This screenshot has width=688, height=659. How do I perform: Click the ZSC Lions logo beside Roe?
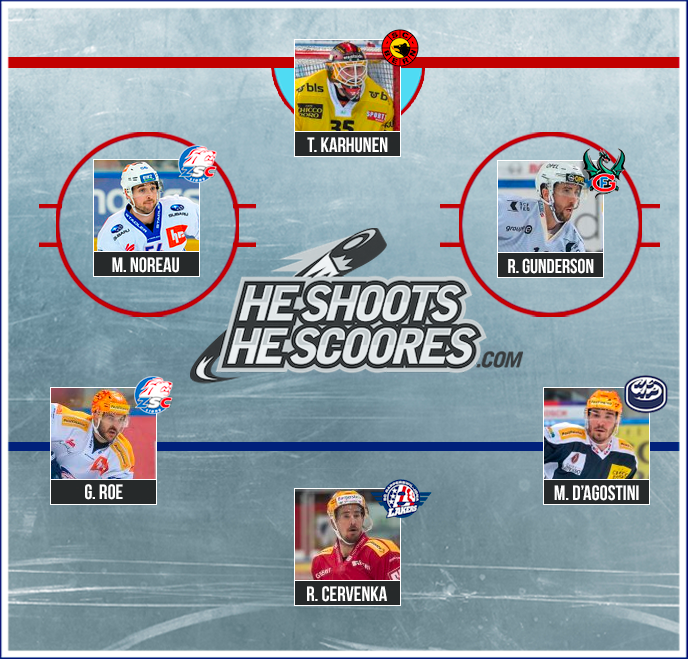click(153, 392)
